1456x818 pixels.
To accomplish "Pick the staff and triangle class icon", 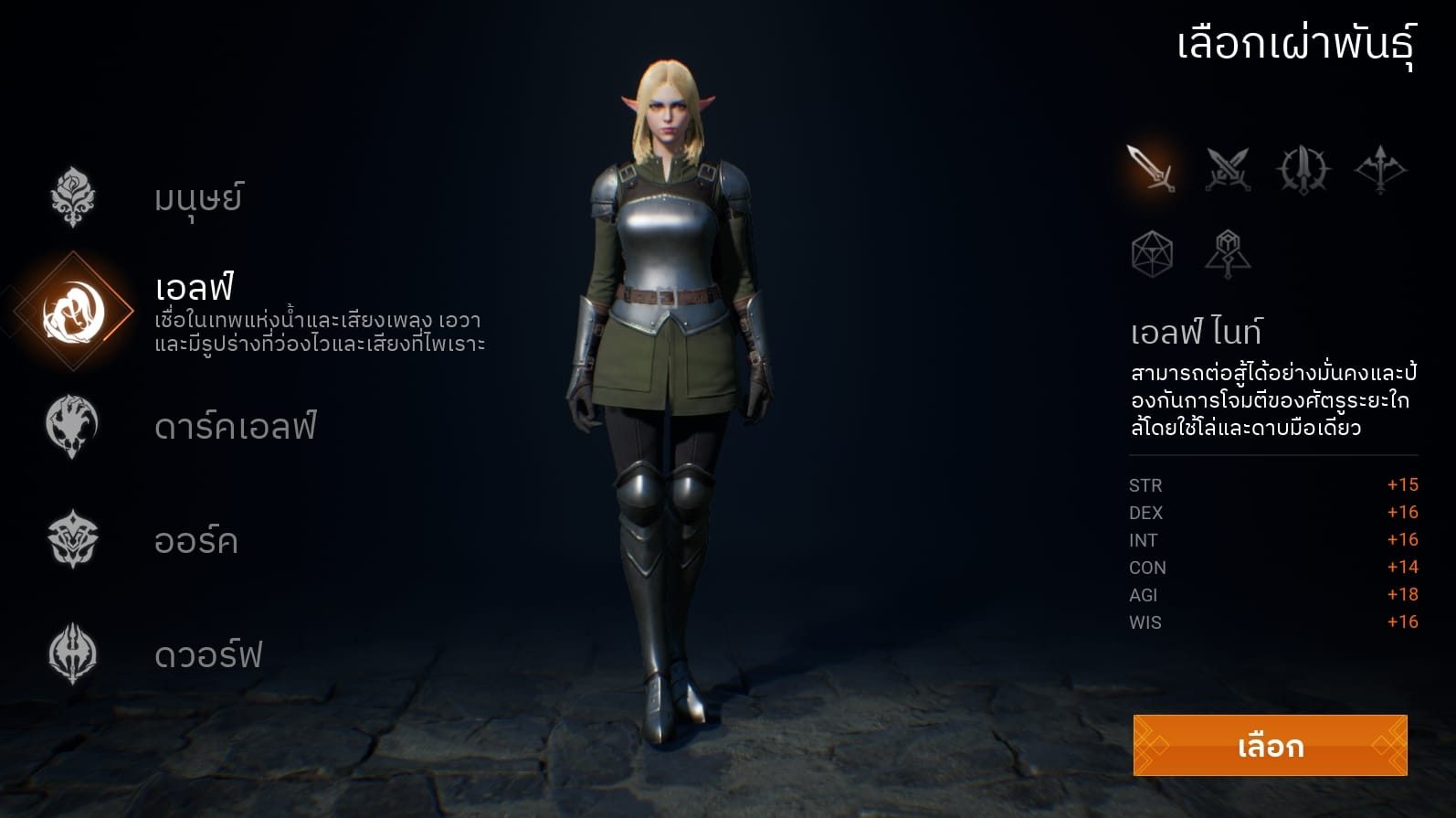I will 1228,254.
